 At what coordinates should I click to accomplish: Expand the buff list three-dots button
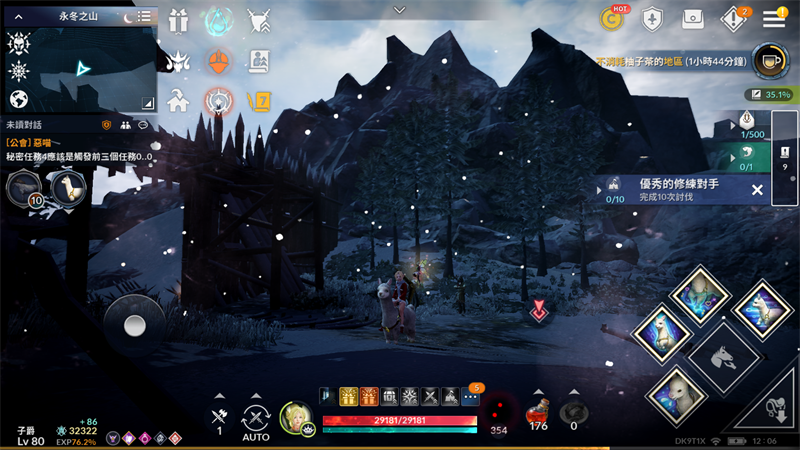coord(471,397)
